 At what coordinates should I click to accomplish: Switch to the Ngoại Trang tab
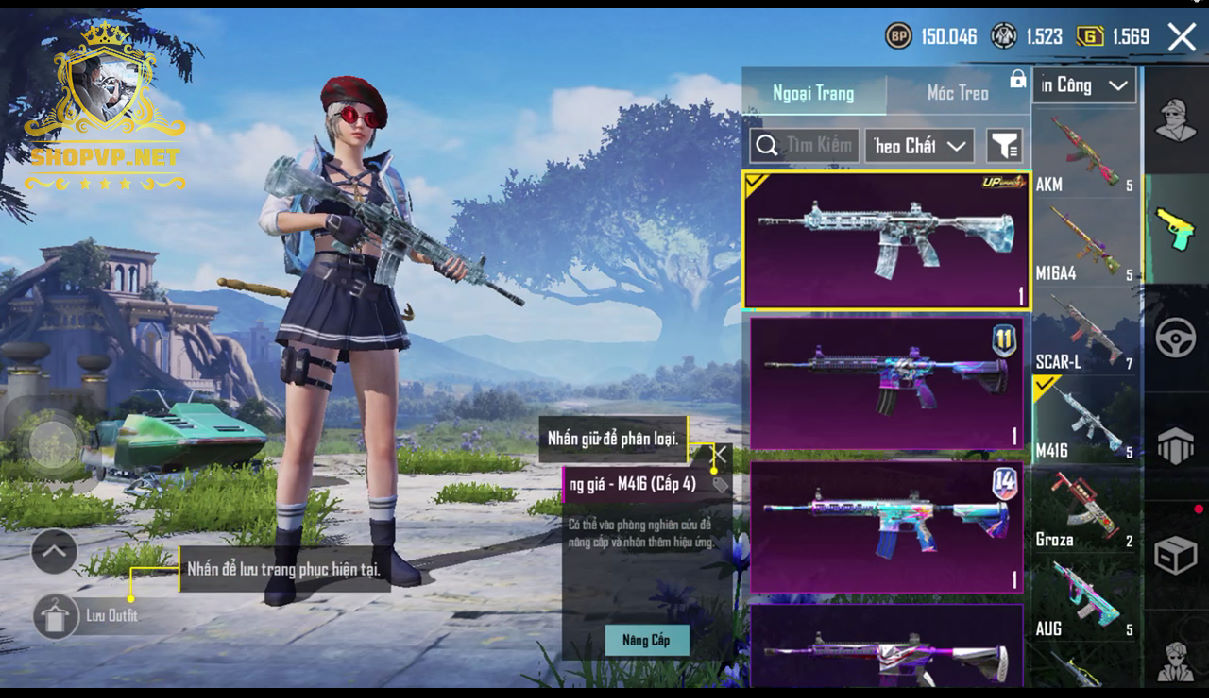(813, 94)
